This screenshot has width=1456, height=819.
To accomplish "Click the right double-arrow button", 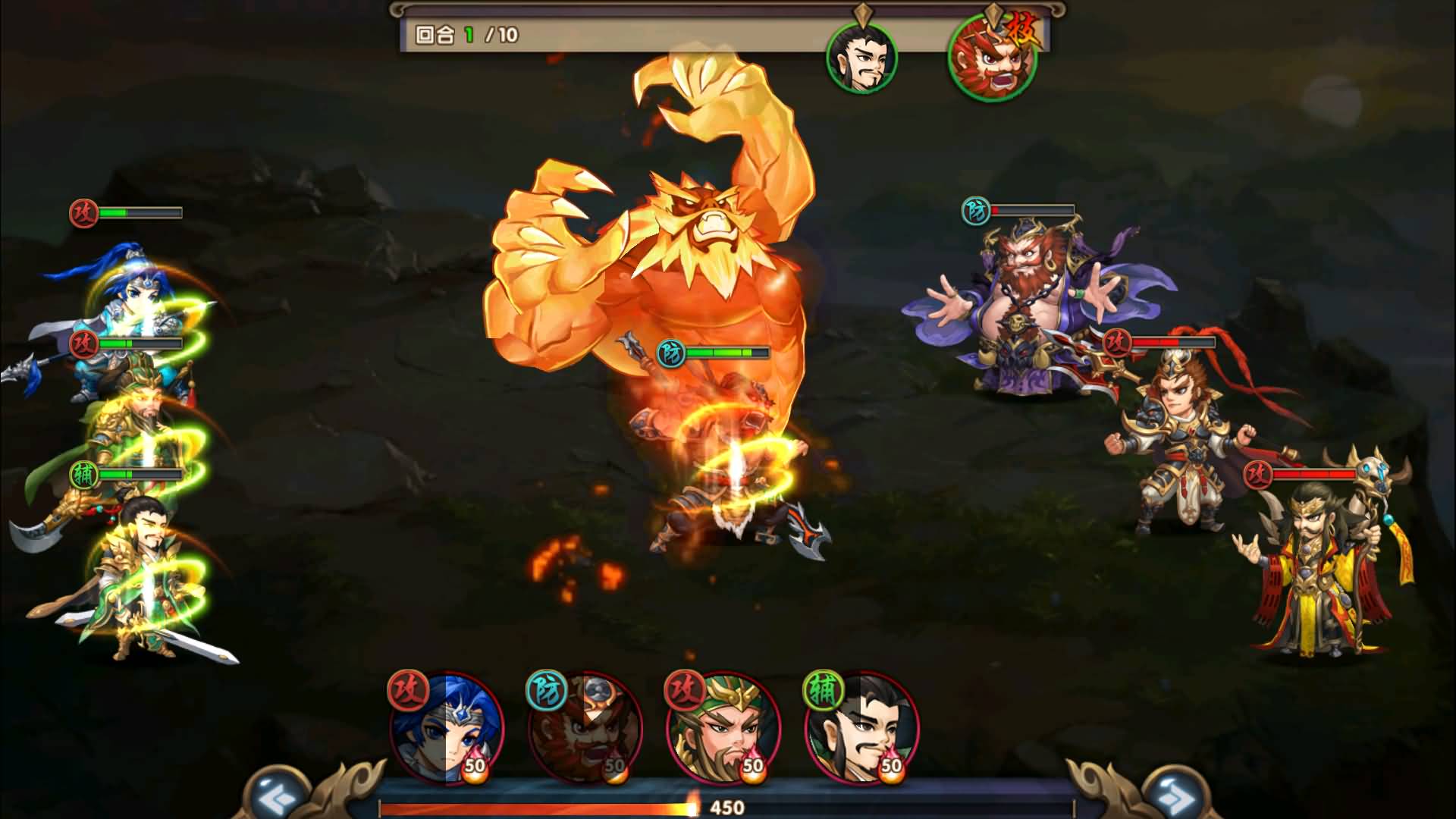I will pyautogui.click(x=1175, y=796).
